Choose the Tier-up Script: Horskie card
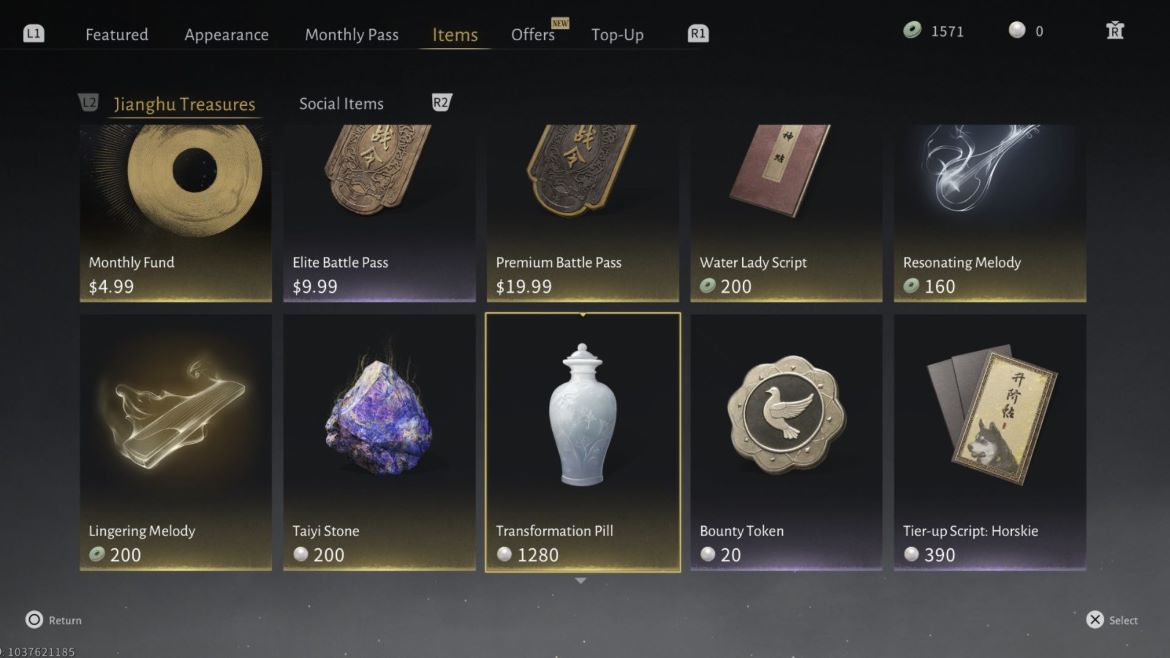1170x658 pixels. click(x=990, y=442)
